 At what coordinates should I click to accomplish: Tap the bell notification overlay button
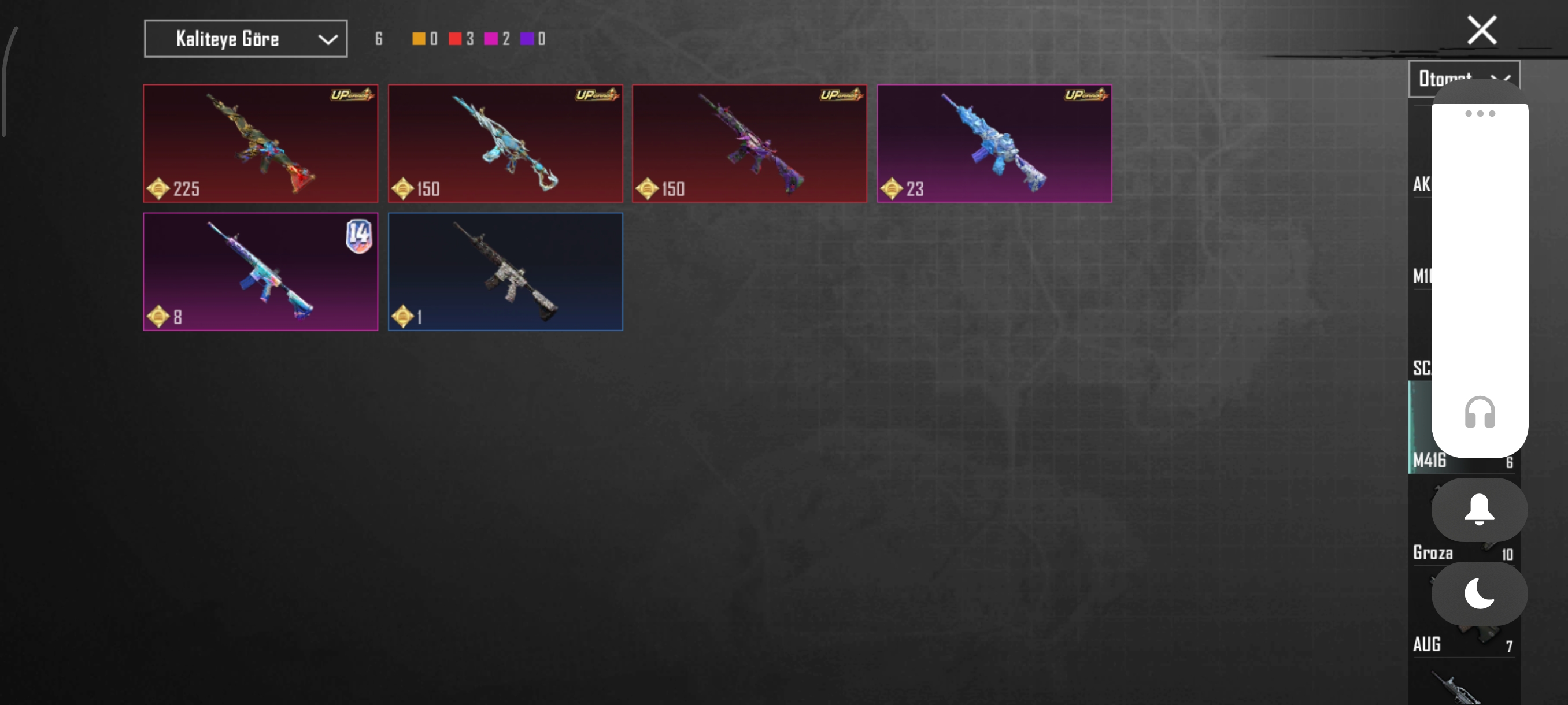1479,510
